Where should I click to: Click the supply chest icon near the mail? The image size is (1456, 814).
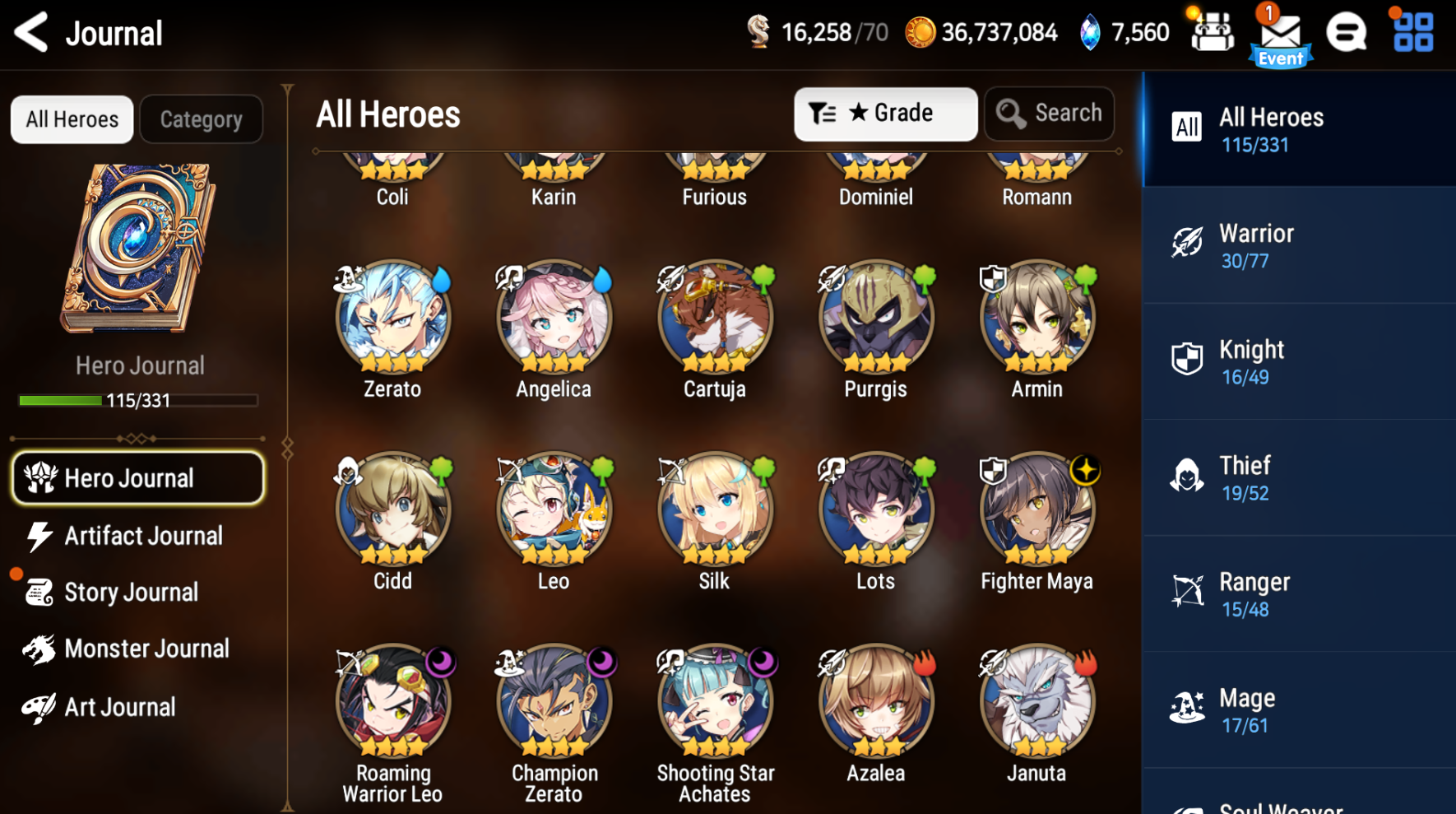(x=1211, y=33)
